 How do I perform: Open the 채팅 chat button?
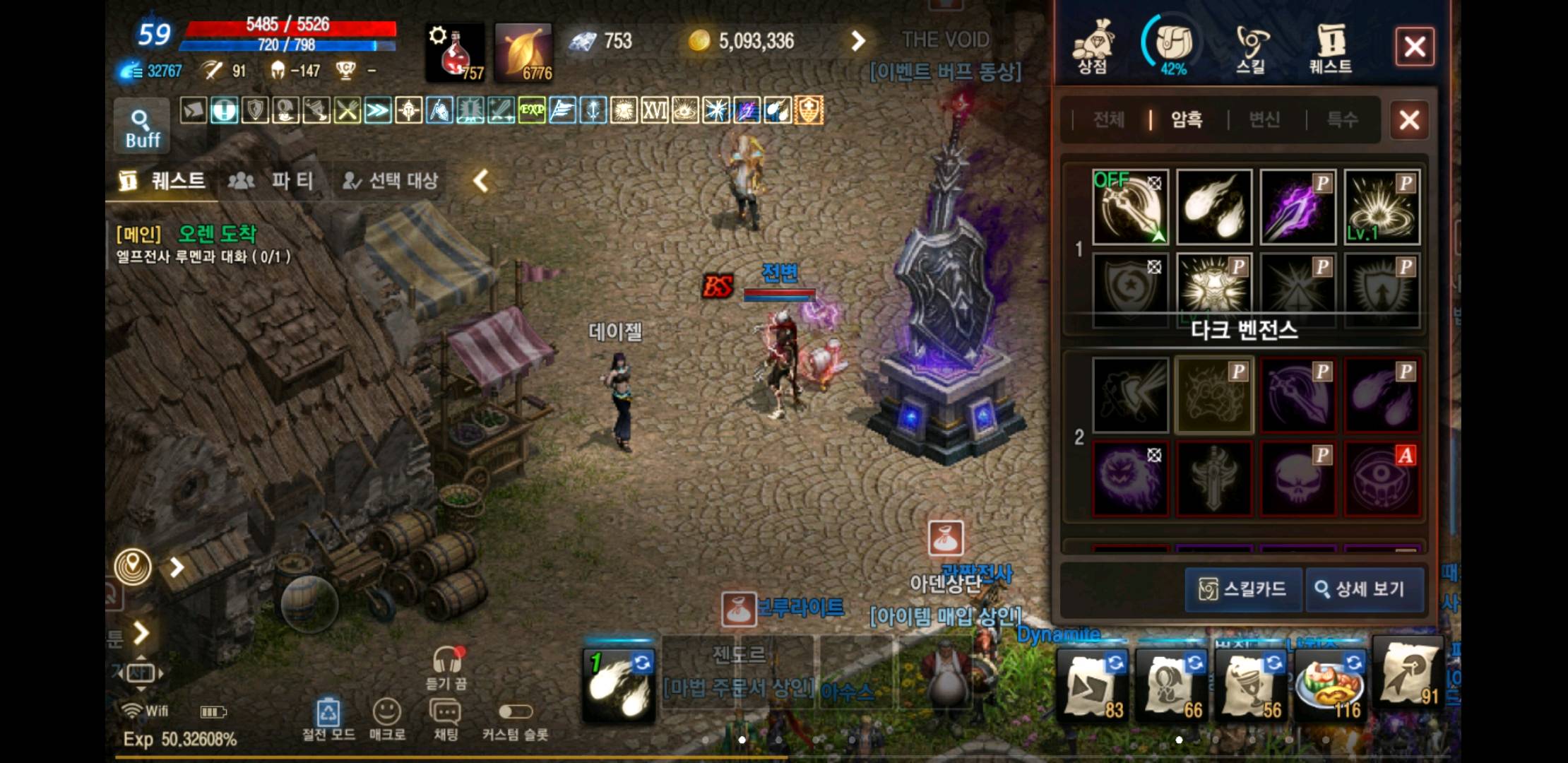(x=445, y=717)
